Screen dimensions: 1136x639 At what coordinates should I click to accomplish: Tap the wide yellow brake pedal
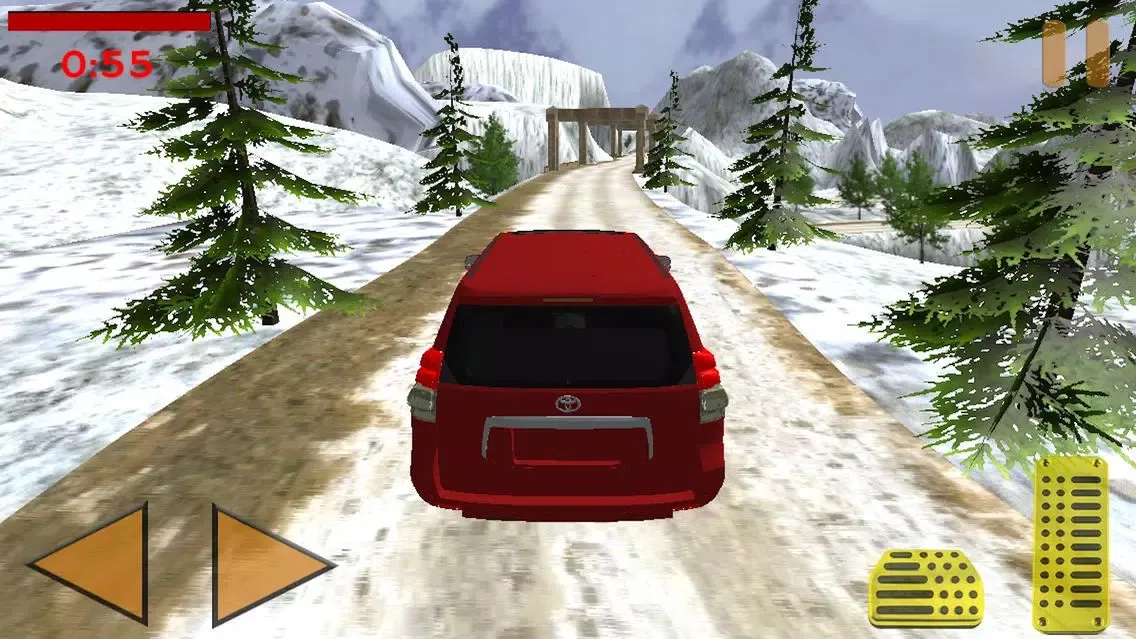pyautogui.click(x=925, y=588)
